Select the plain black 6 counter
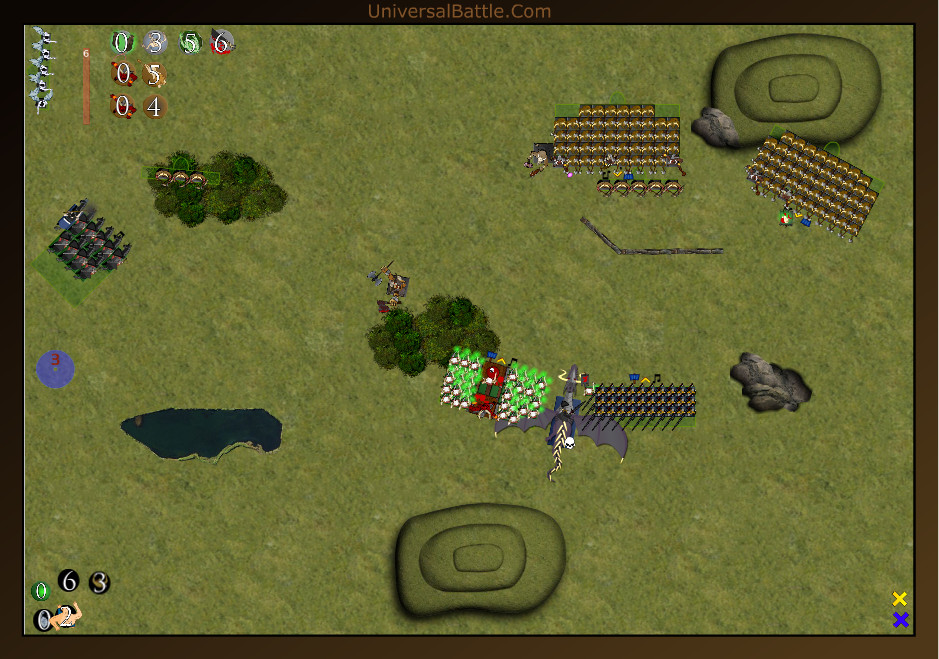939x659 pixels. (68, 580)
